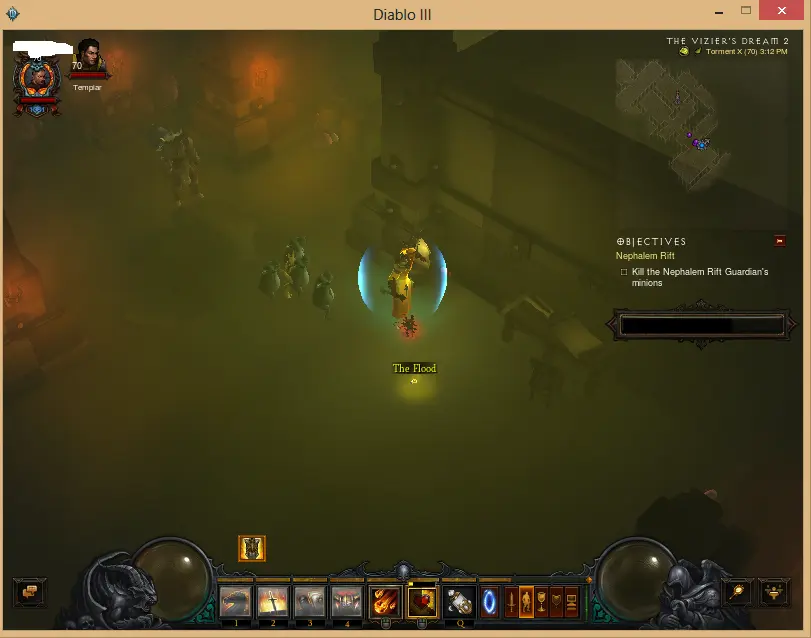811x638 pixels.
Task: Use the sword strike skill in slot 2
Action: click(x=273, y=601)
